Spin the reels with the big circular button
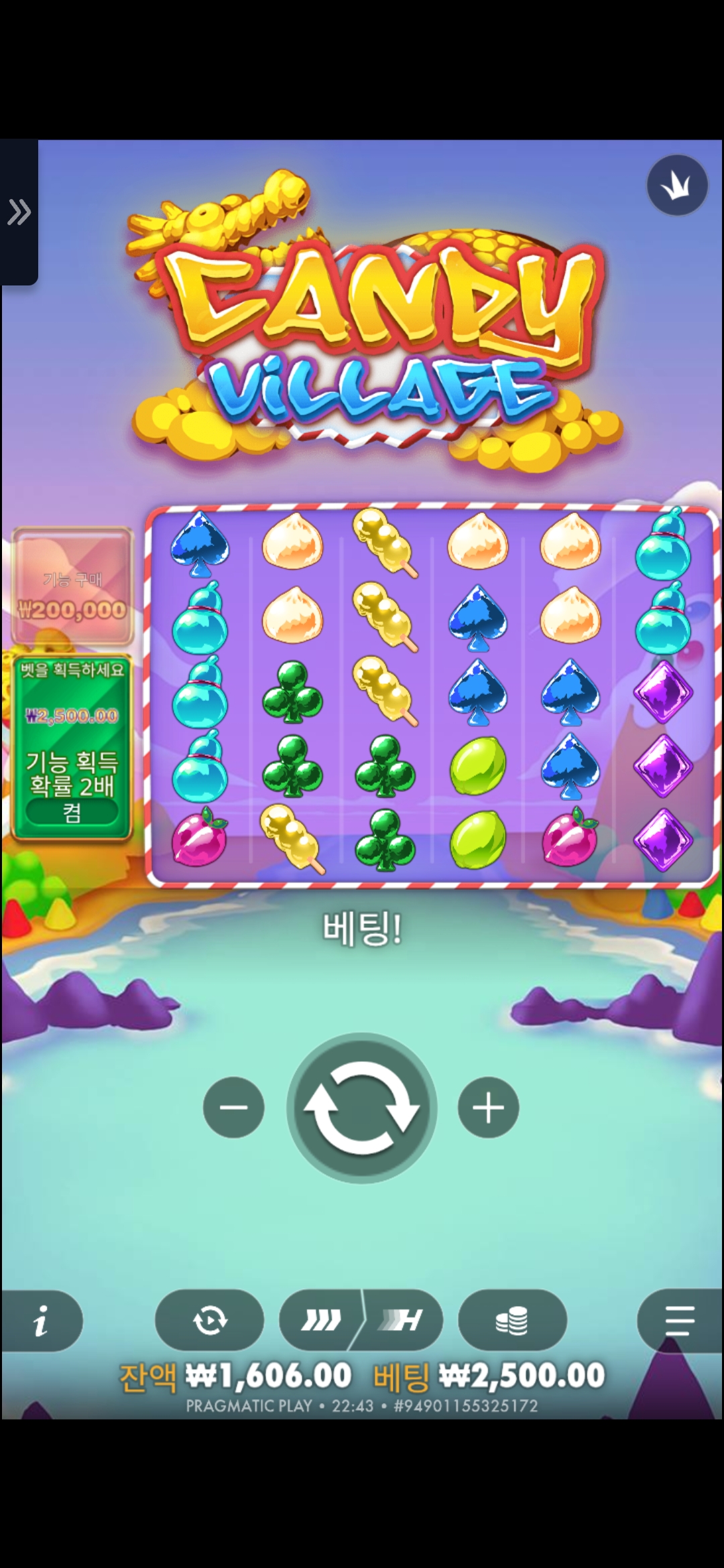Viewport: 724px width, 1568px height. 362,1108
